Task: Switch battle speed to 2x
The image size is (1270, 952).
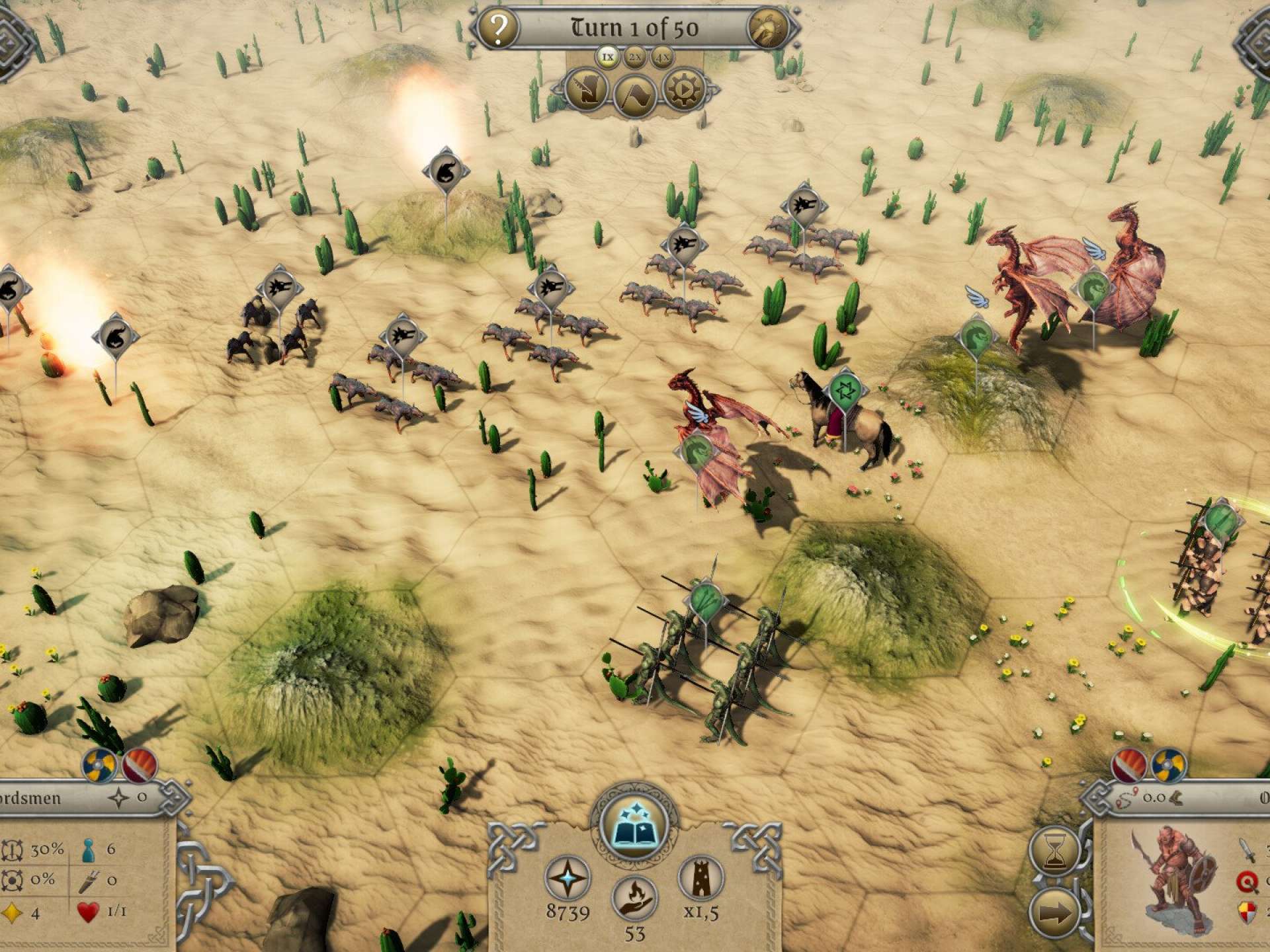Action: (x=635, y=58)
